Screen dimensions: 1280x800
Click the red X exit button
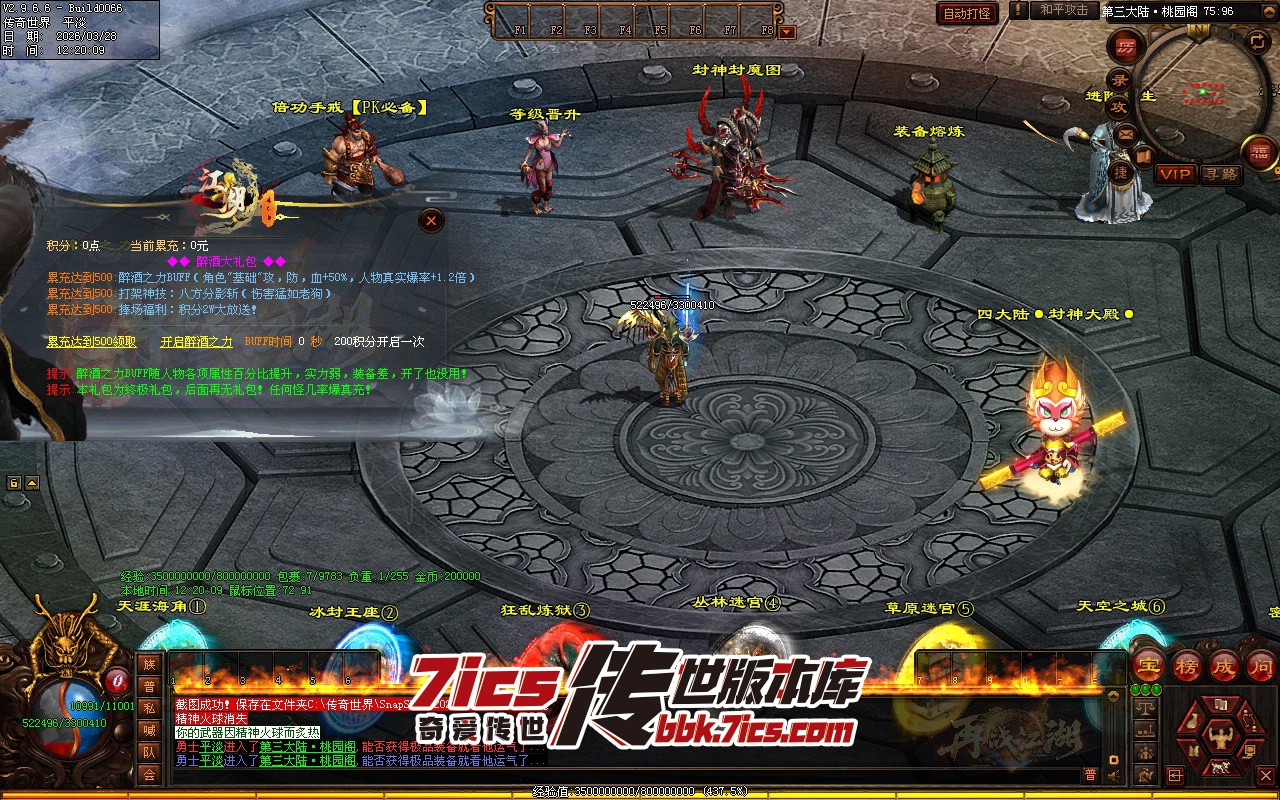pyautogui.click(x=1267, y=775)
